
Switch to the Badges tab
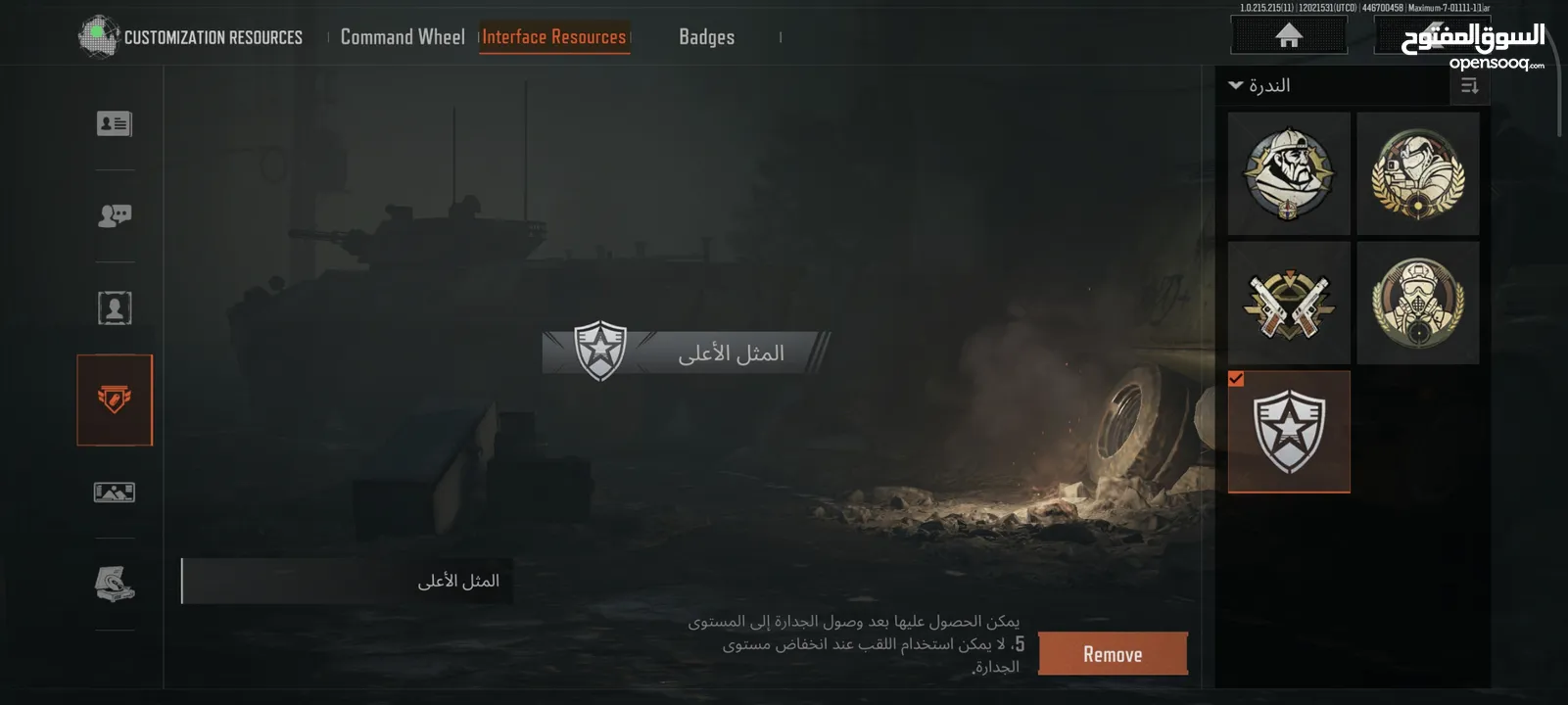point(707,36)
